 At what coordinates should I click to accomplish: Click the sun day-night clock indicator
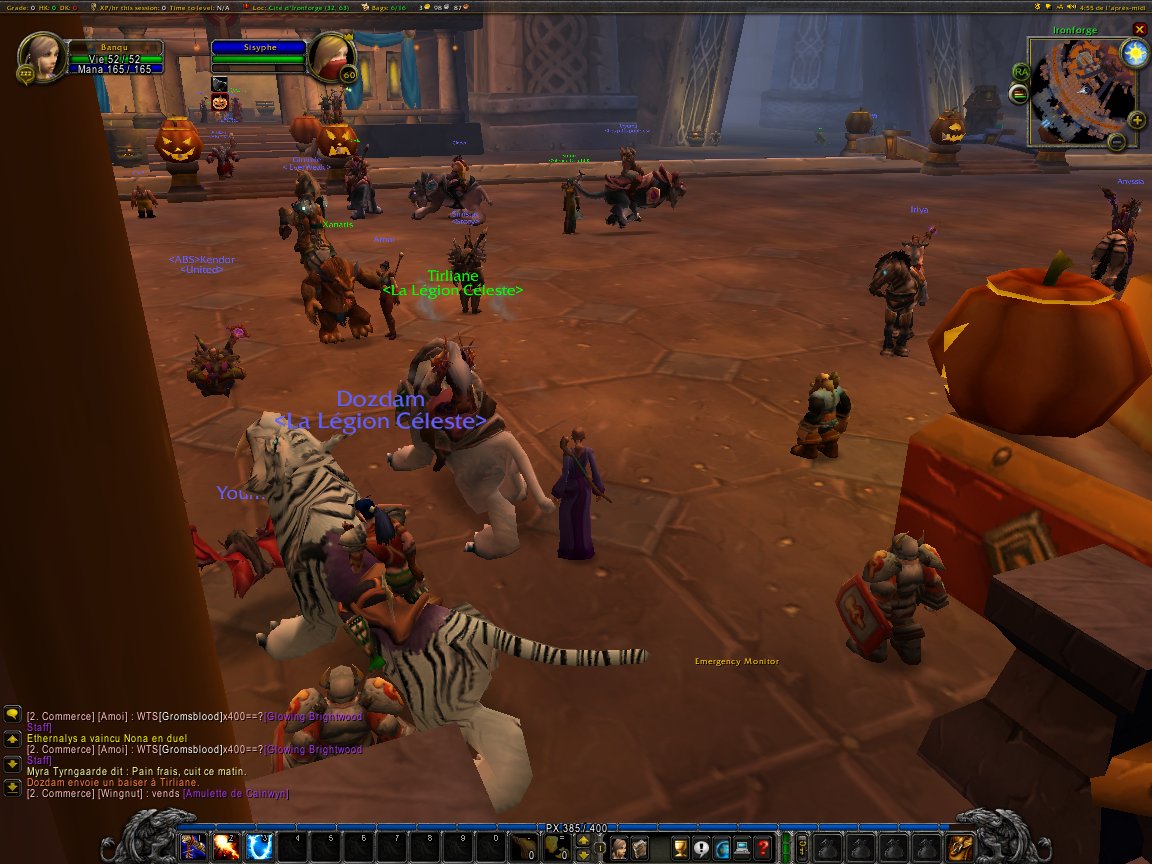(1134, 53)
